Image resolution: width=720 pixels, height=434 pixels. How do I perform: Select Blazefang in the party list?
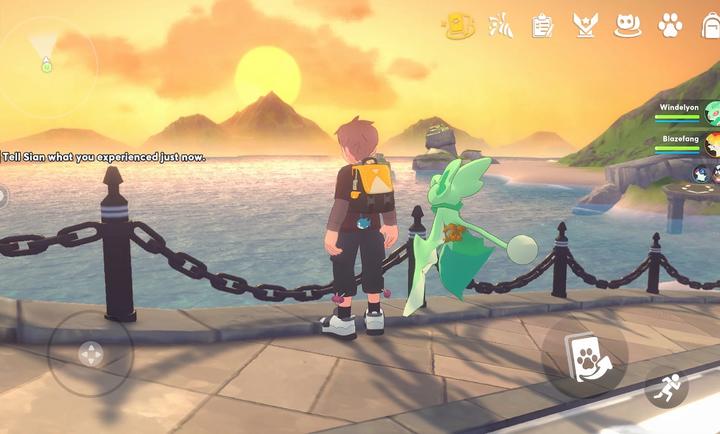pyautogui.click(x=688, y=145)
